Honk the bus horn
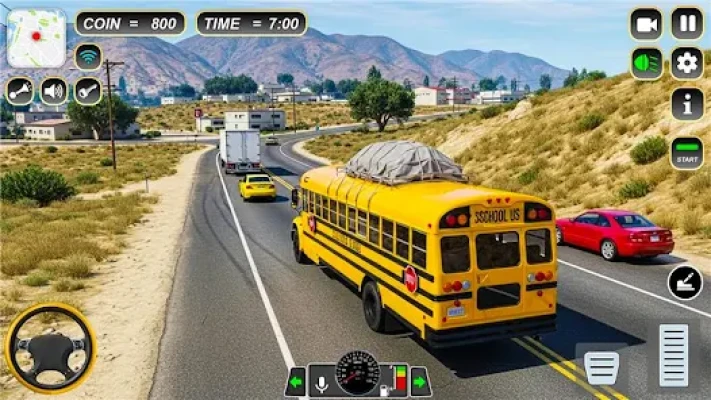 click(x=20, y=91)
